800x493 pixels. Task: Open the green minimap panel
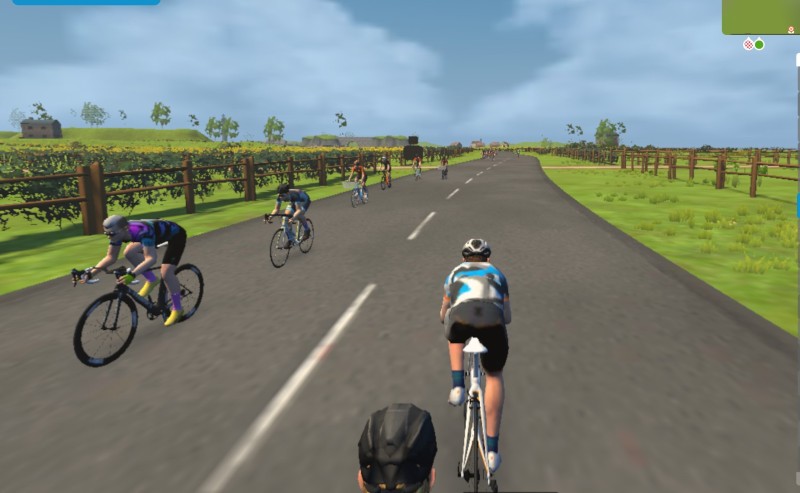760,16
